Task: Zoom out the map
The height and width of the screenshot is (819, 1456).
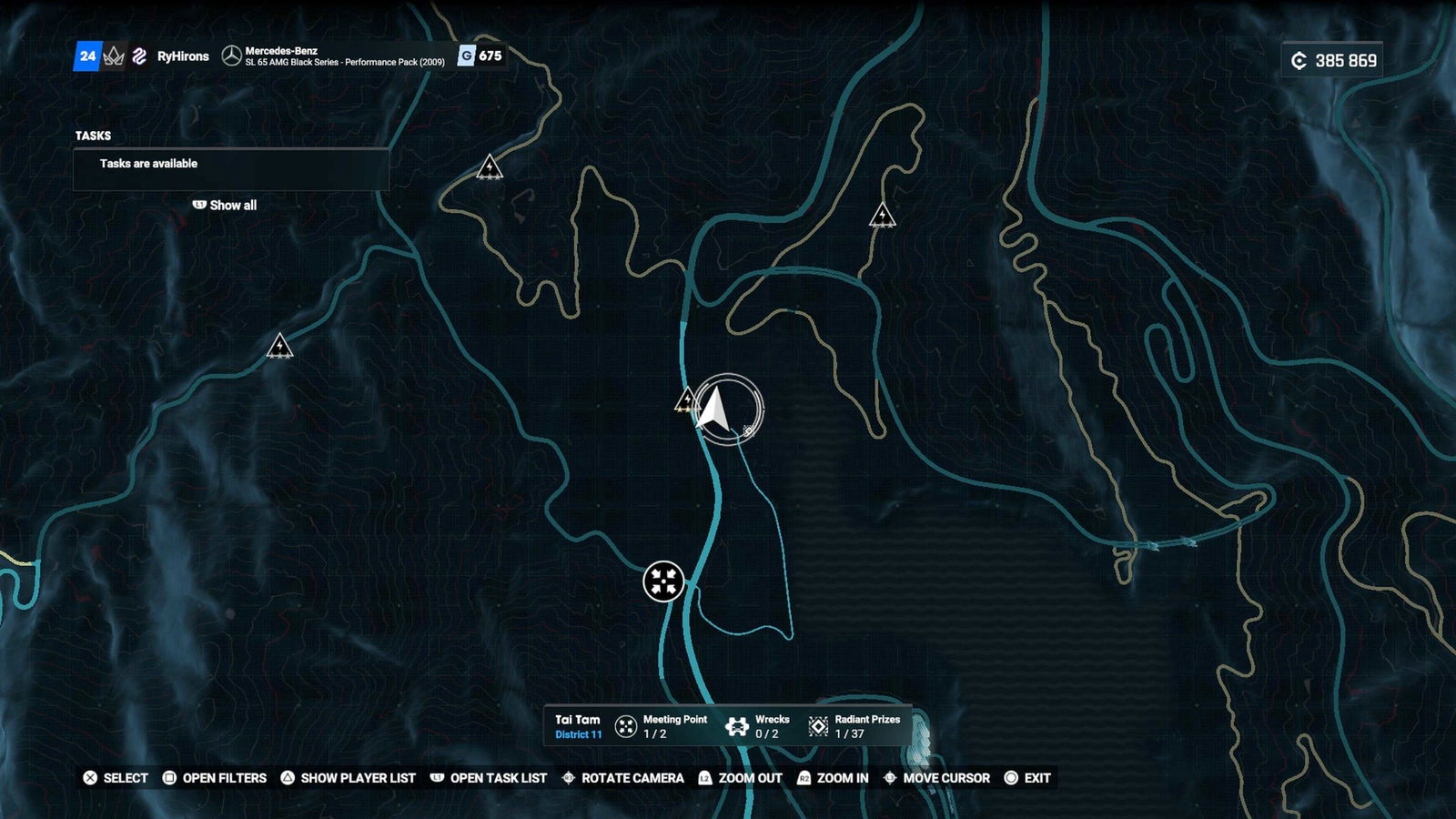Action: (740, 778)
